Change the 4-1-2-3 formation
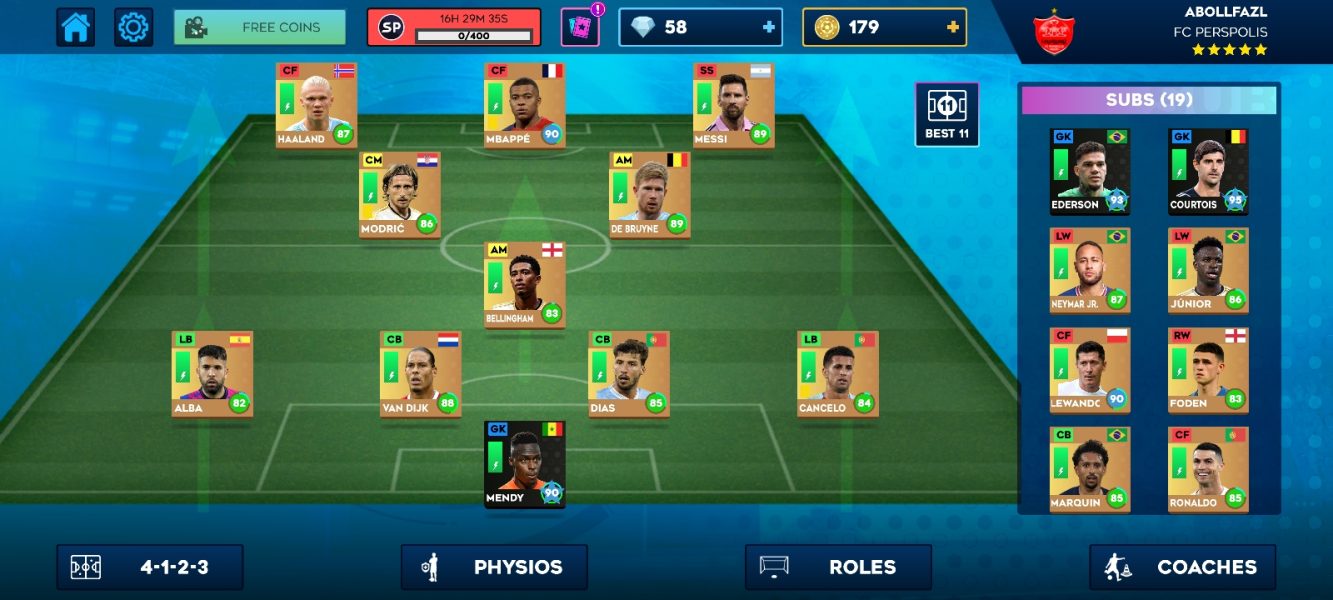This screenshot has height=600, width=1333. (150, 567)
